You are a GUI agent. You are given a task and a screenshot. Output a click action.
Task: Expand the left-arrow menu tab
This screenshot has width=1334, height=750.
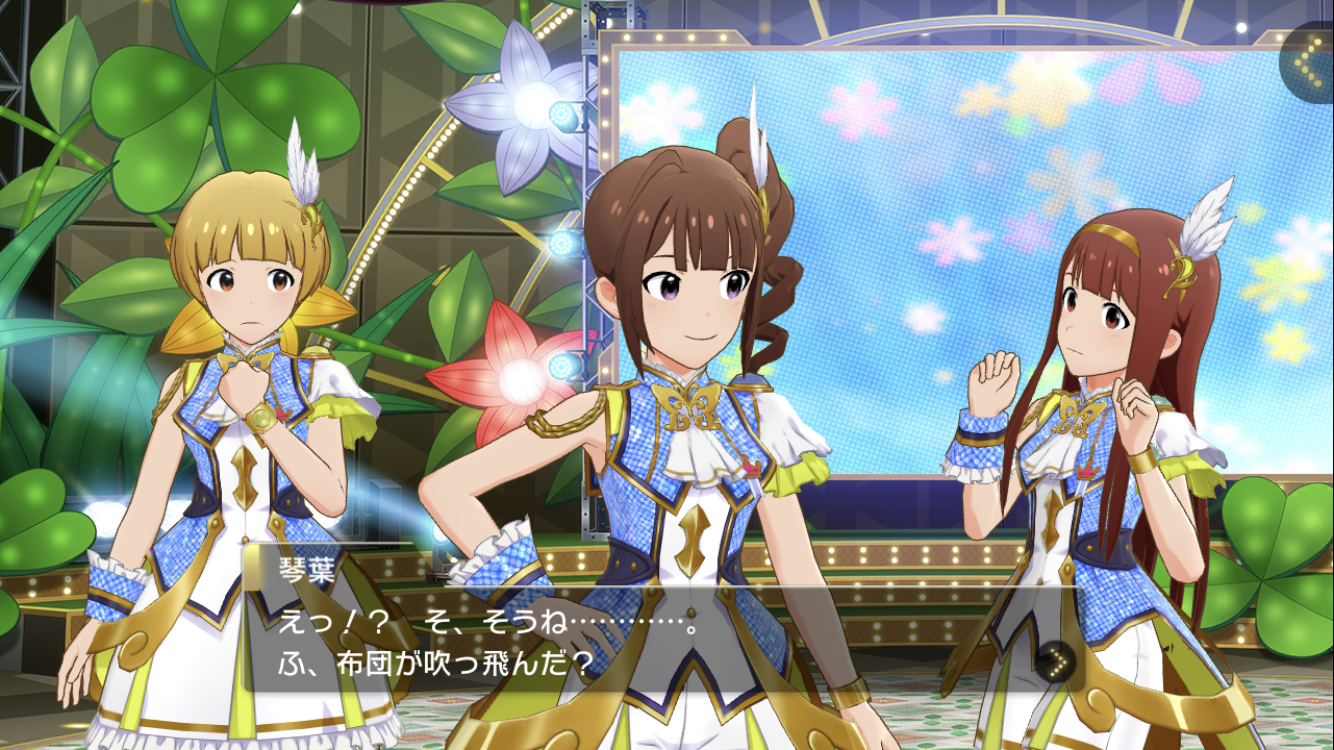click(1307, 62)
